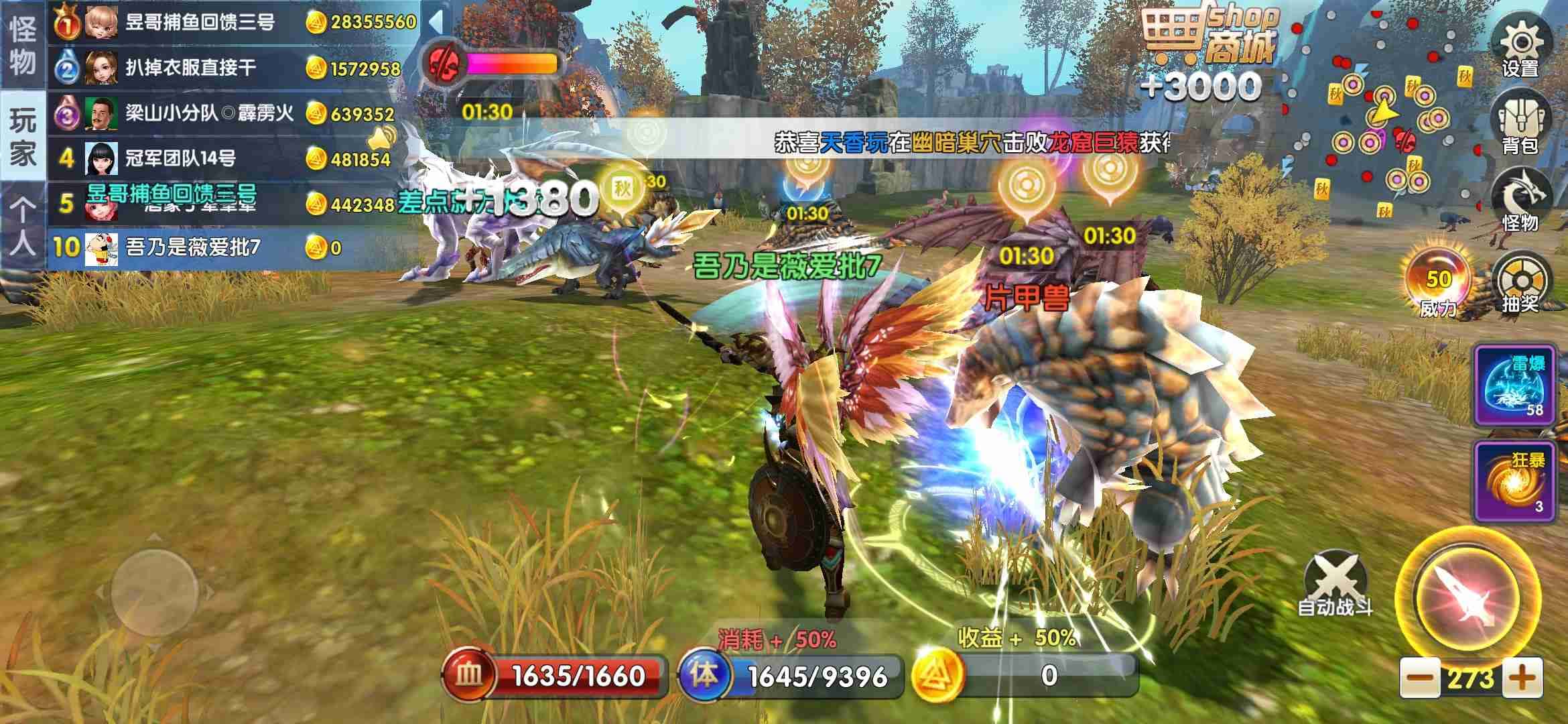The image size is (1568, 724).
Task: Open the 怪物 dragon icon menu
Action: point(1520,201)
